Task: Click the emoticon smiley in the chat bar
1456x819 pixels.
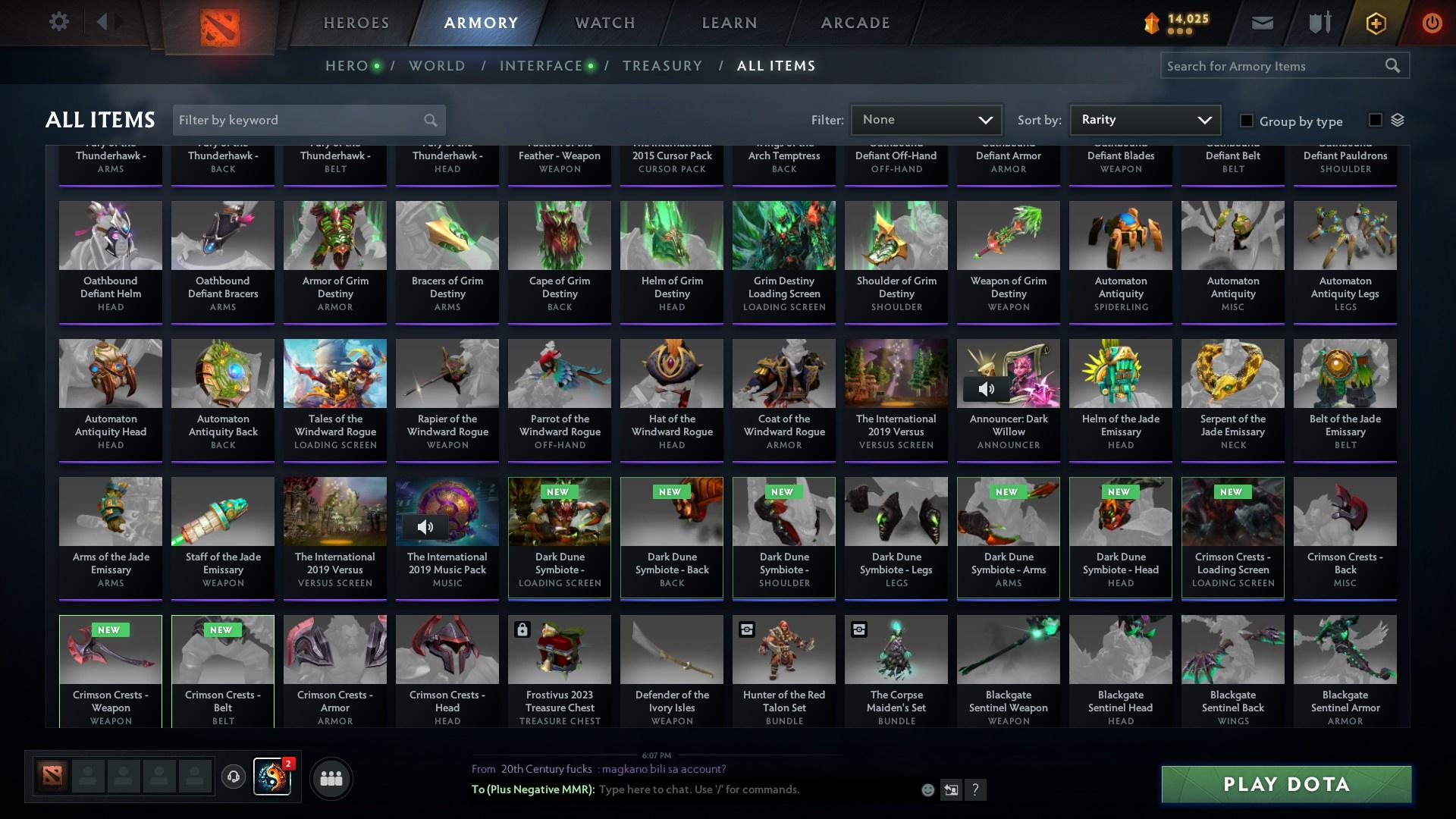Action: [x=927, y=789]
